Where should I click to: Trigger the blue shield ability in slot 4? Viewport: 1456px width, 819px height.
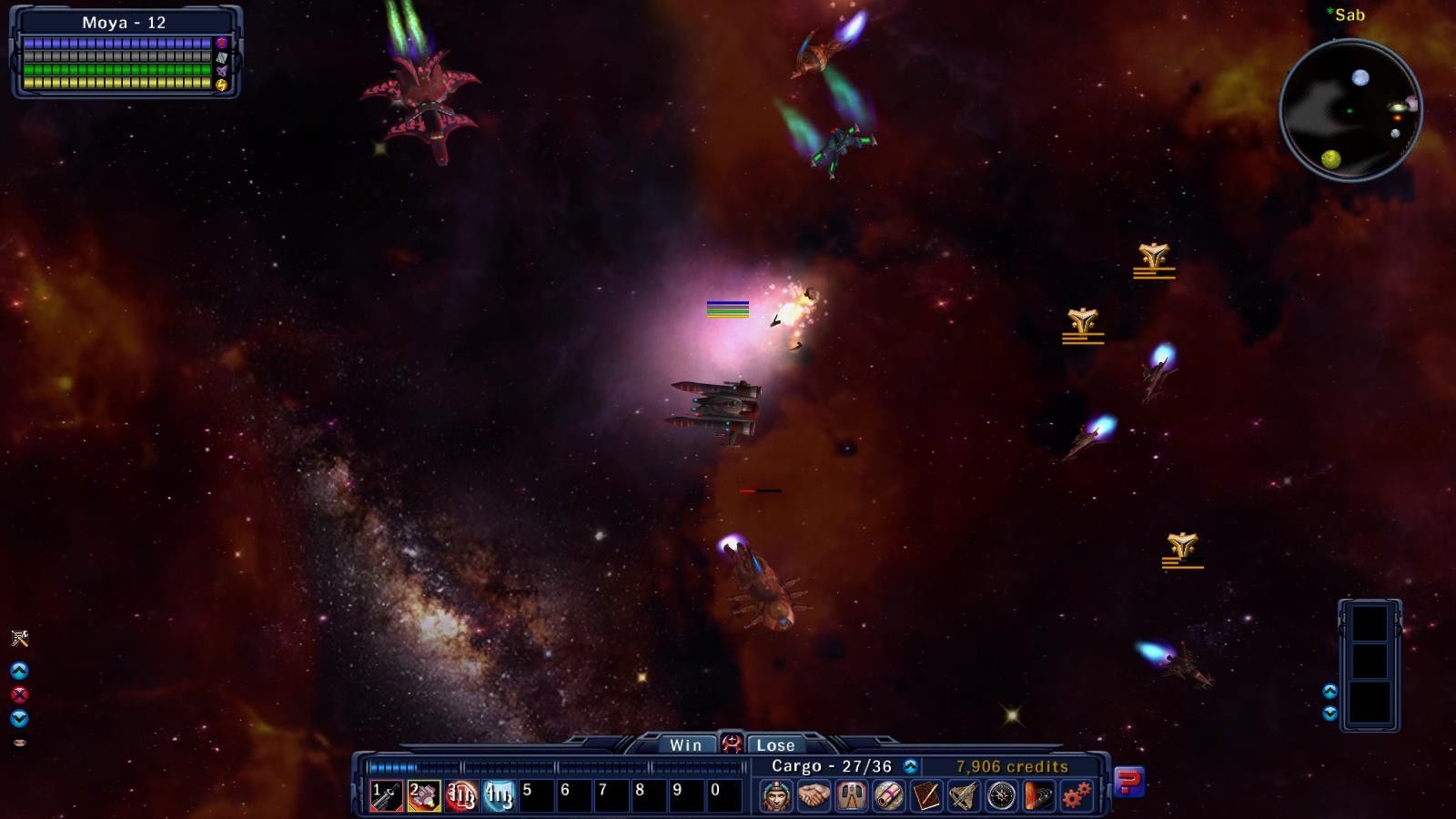[x=499, y=796]
